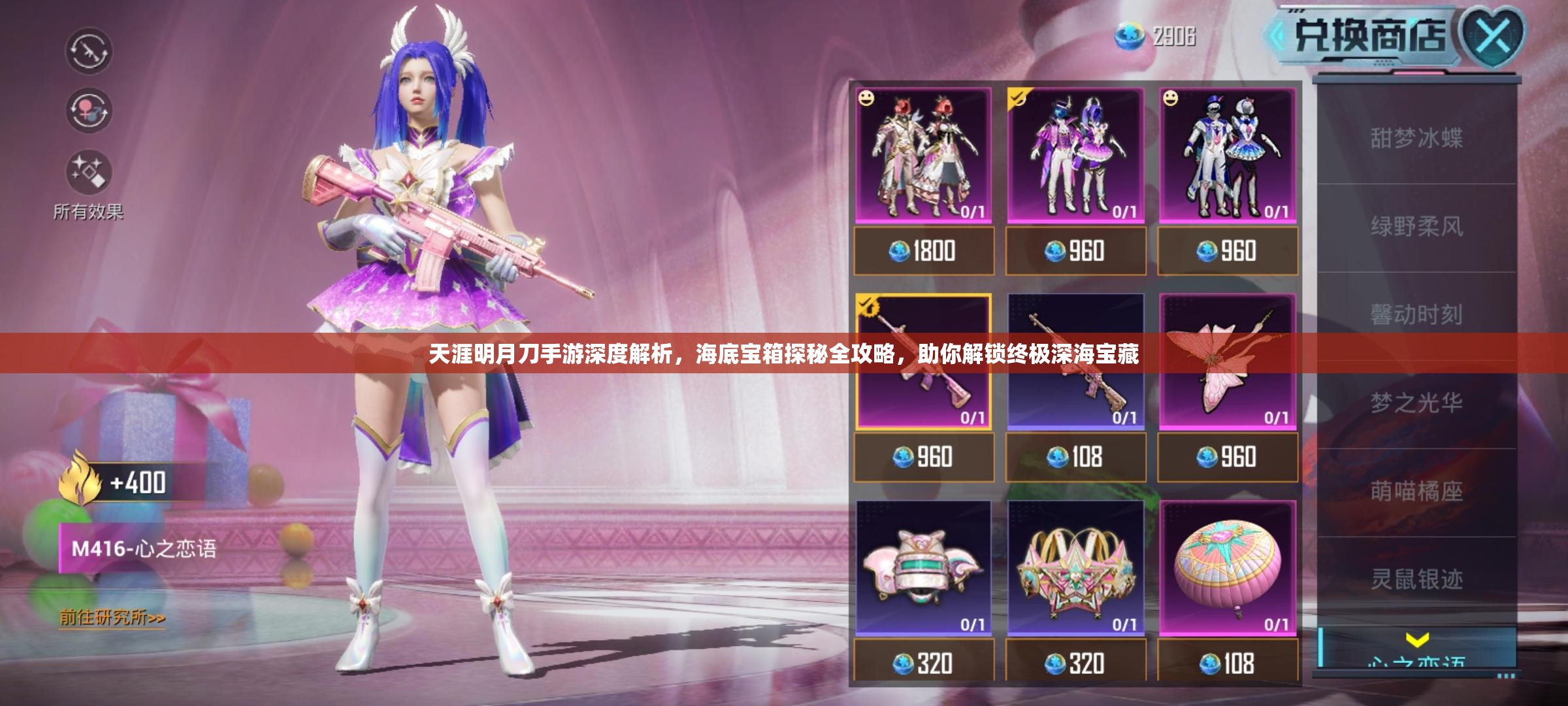Expand the category list with yellow arrow

1416,639
